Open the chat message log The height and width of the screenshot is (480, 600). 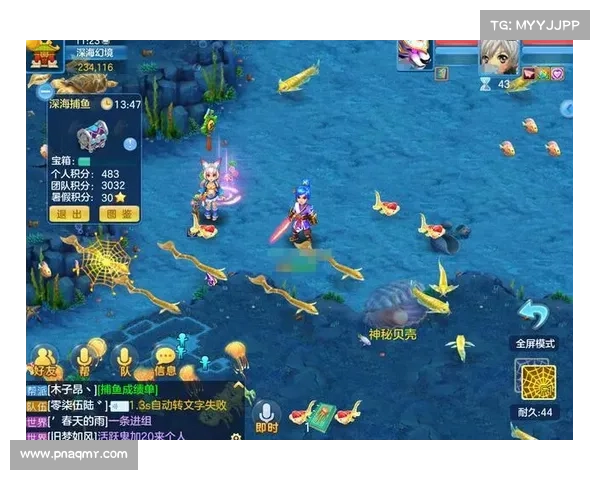tap(130, 412)
